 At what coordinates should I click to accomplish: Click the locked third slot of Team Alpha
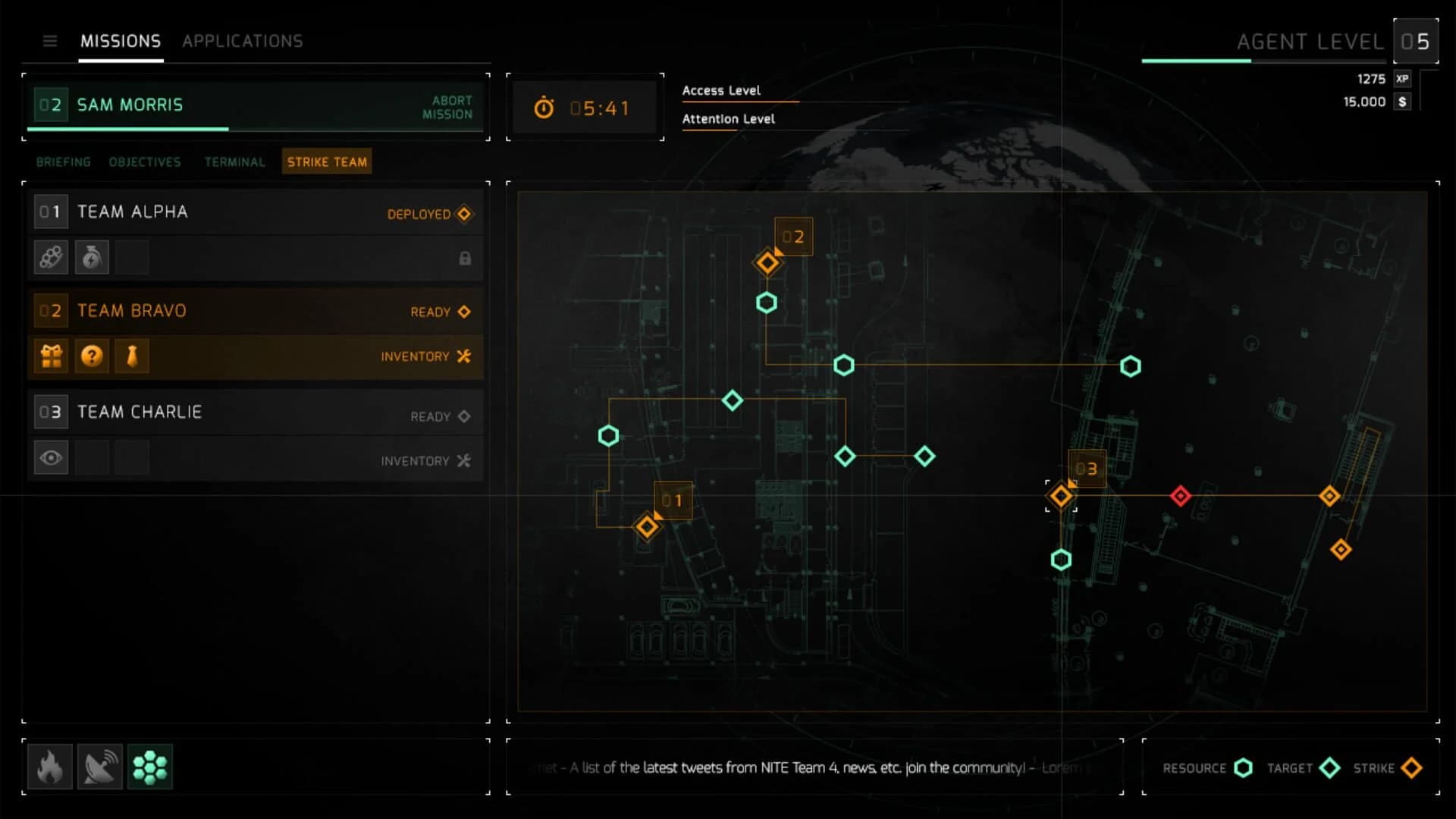tap(132, 257)
